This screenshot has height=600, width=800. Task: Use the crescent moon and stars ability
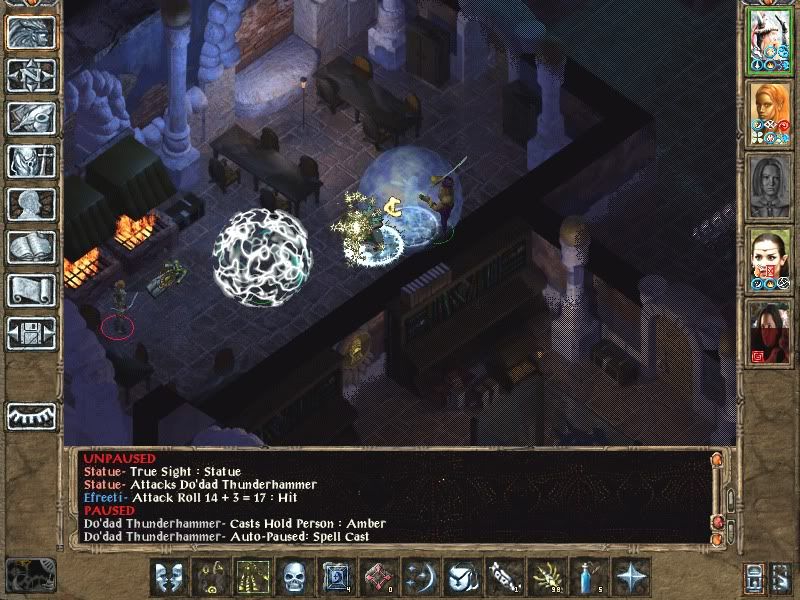click(x=419, y=577)
